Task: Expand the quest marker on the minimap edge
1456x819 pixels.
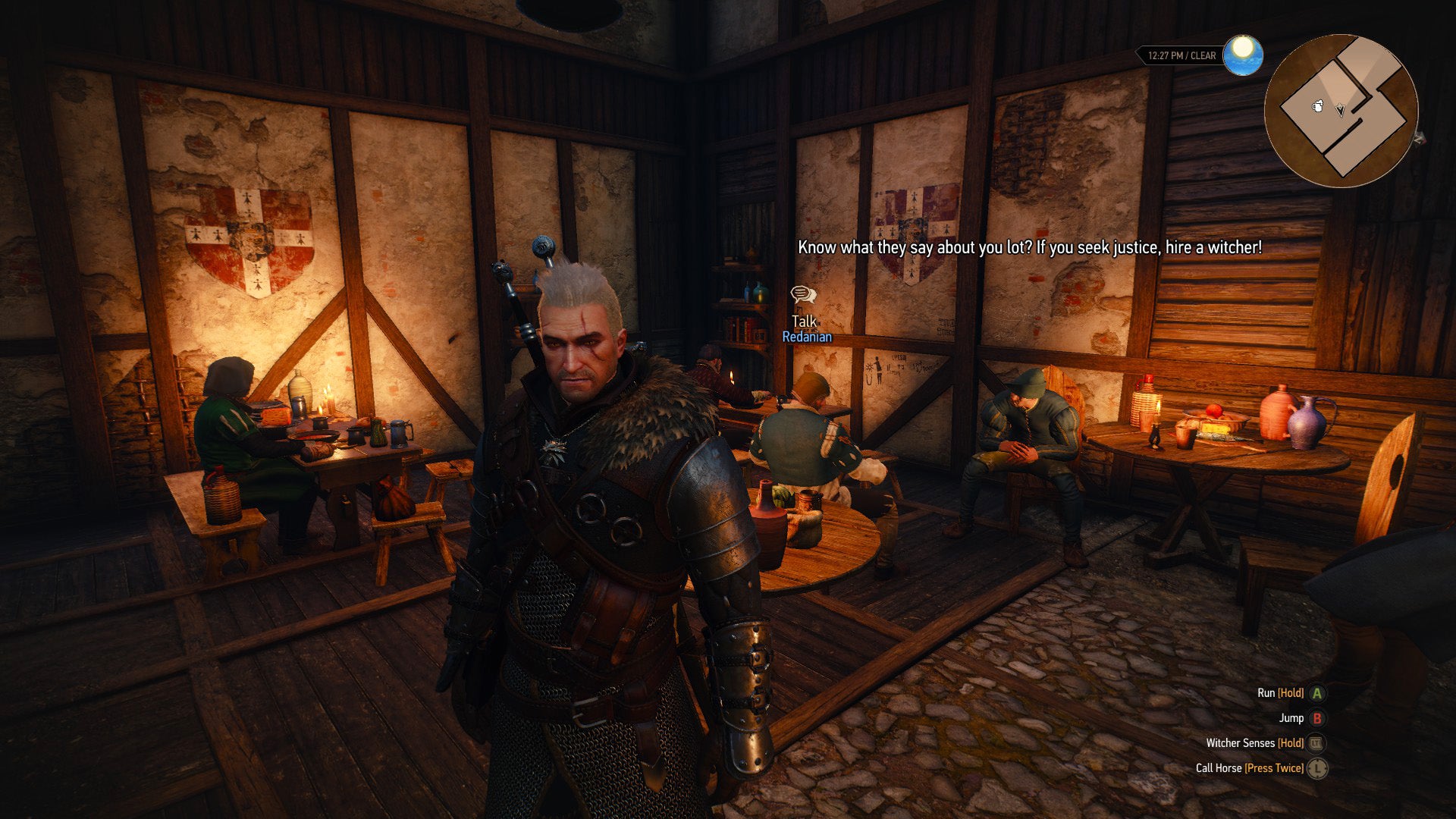Action: [1420, 140]
